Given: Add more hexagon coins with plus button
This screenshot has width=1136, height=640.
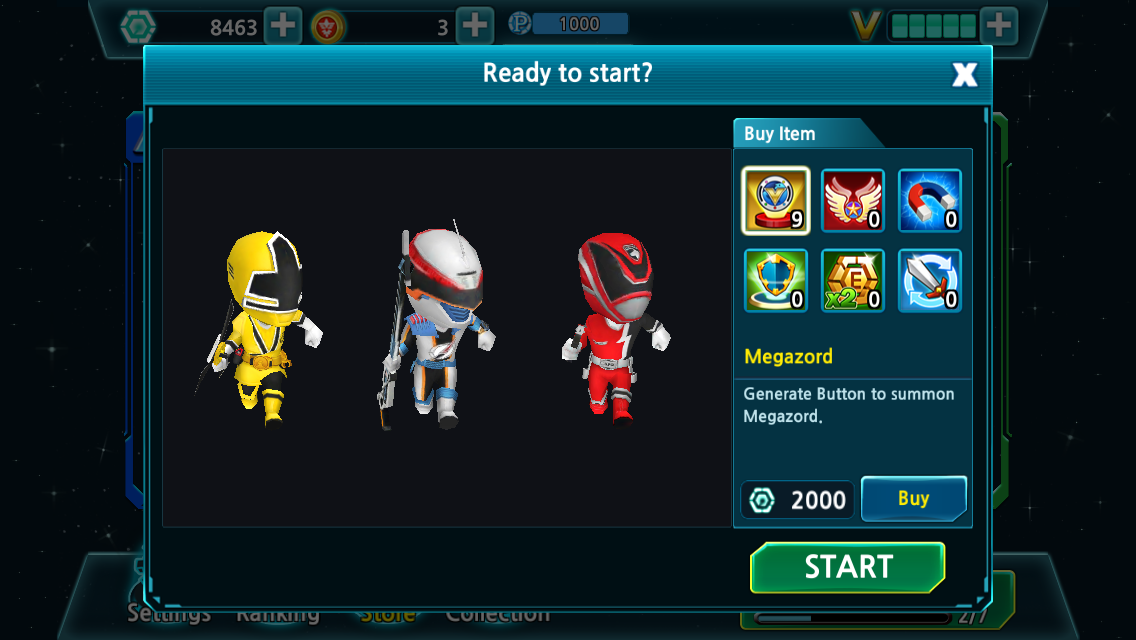Looking at the screenshot, I should (283, 26).
